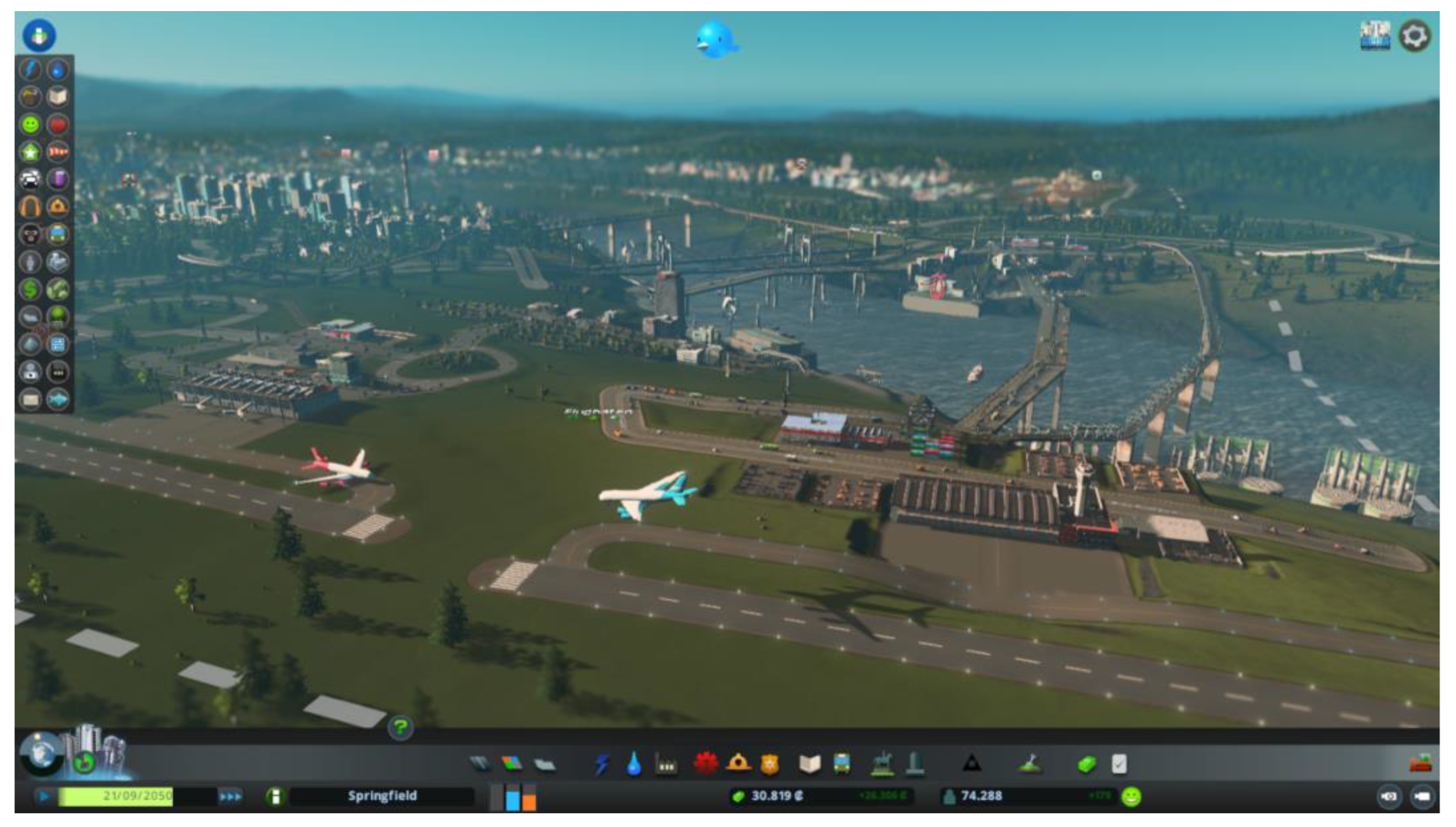
Task: Open the Healthcare red cross menu
Action: click(705, 763)
